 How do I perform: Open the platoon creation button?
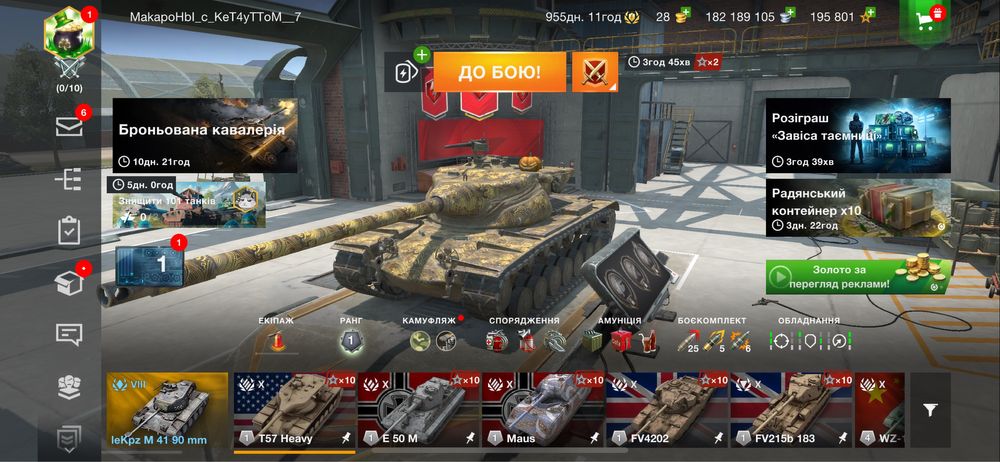pos(406,72)
